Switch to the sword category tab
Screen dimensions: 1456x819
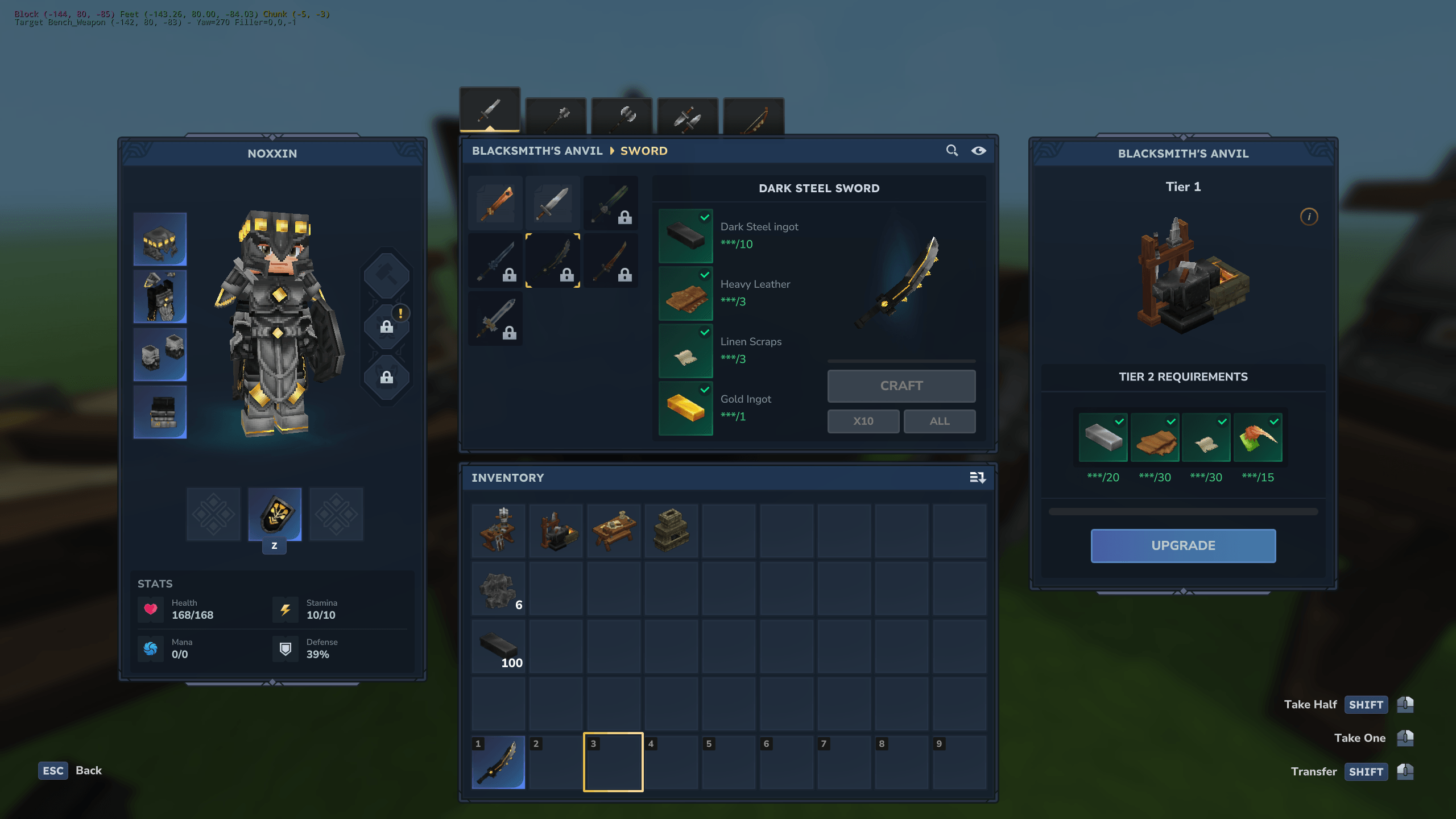490,110
